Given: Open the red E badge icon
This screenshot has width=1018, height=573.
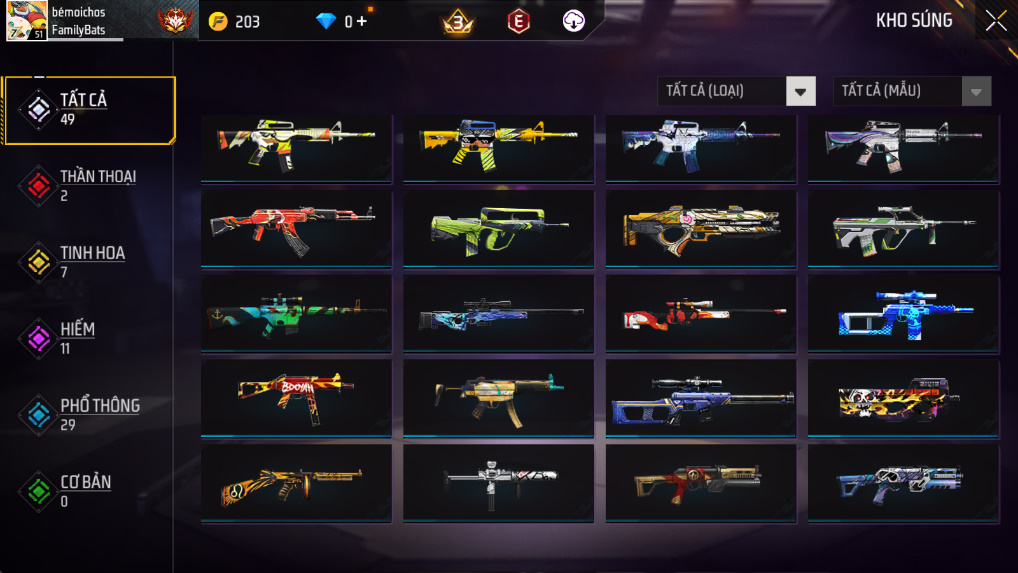Looking at the screenshot, I should point(518,21).
